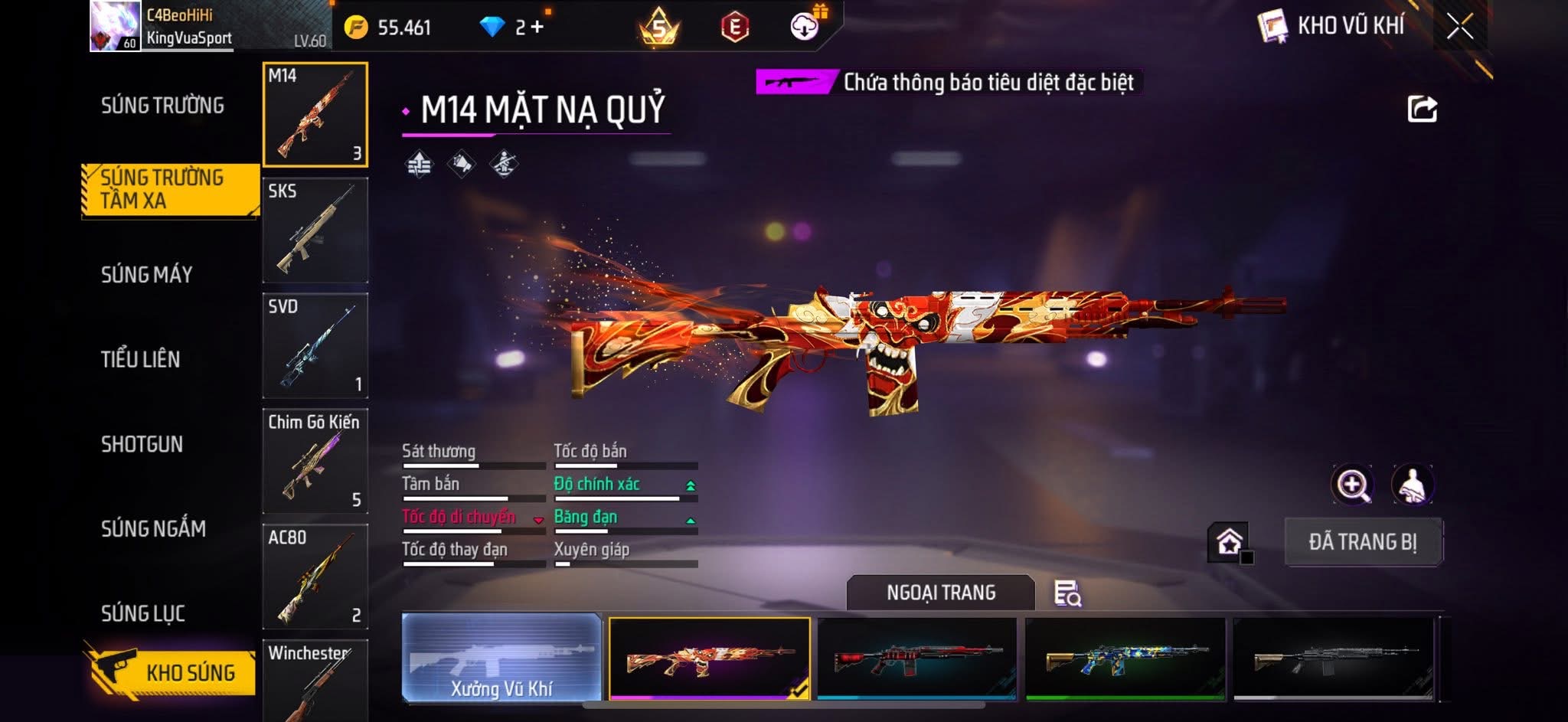
Task: Select the Súng Lục category
Action: [142, 613]
